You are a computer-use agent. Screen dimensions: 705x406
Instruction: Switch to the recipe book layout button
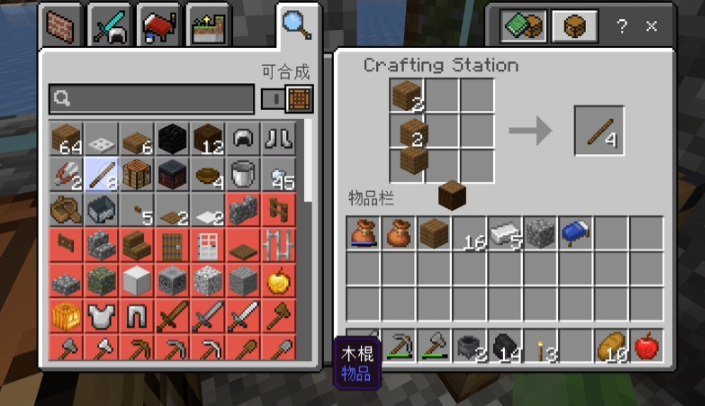click(522, 27)
